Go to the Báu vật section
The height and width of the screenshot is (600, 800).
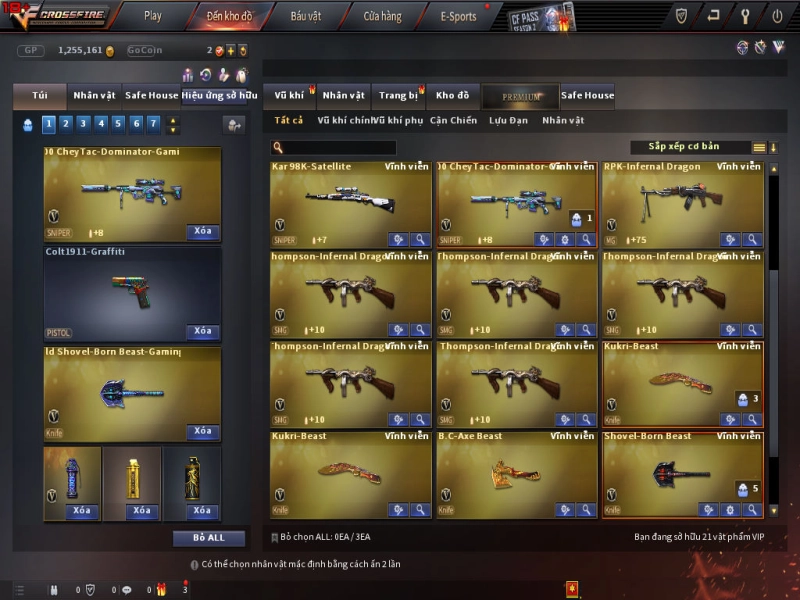[305, 16]
